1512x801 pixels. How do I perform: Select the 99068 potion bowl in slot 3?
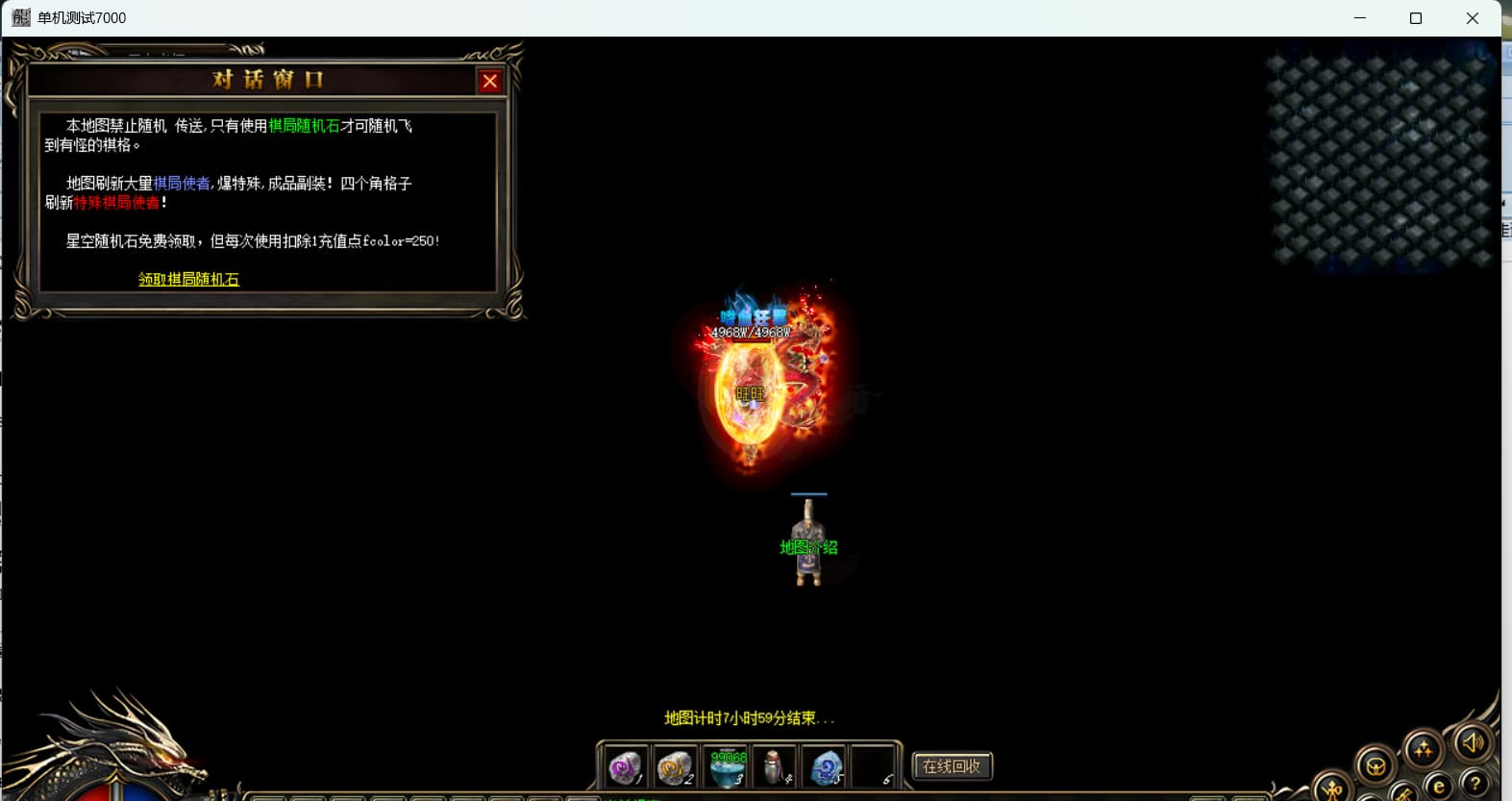click(727, 768)
